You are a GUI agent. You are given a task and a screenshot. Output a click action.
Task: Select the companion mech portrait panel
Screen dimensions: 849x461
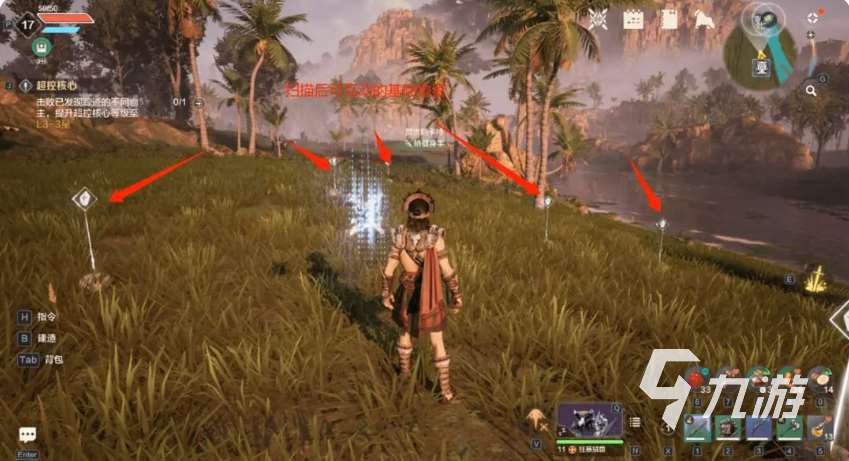589,420
